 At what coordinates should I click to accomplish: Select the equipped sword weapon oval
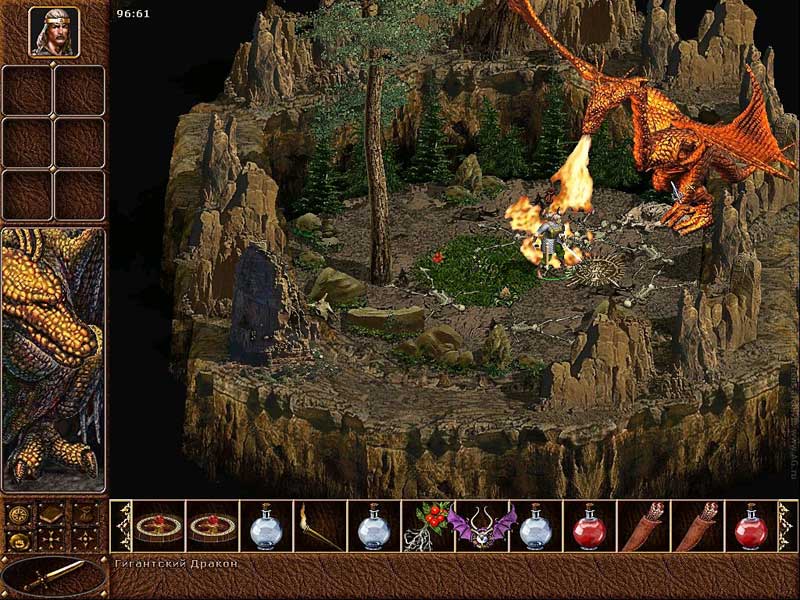[54, 576]
